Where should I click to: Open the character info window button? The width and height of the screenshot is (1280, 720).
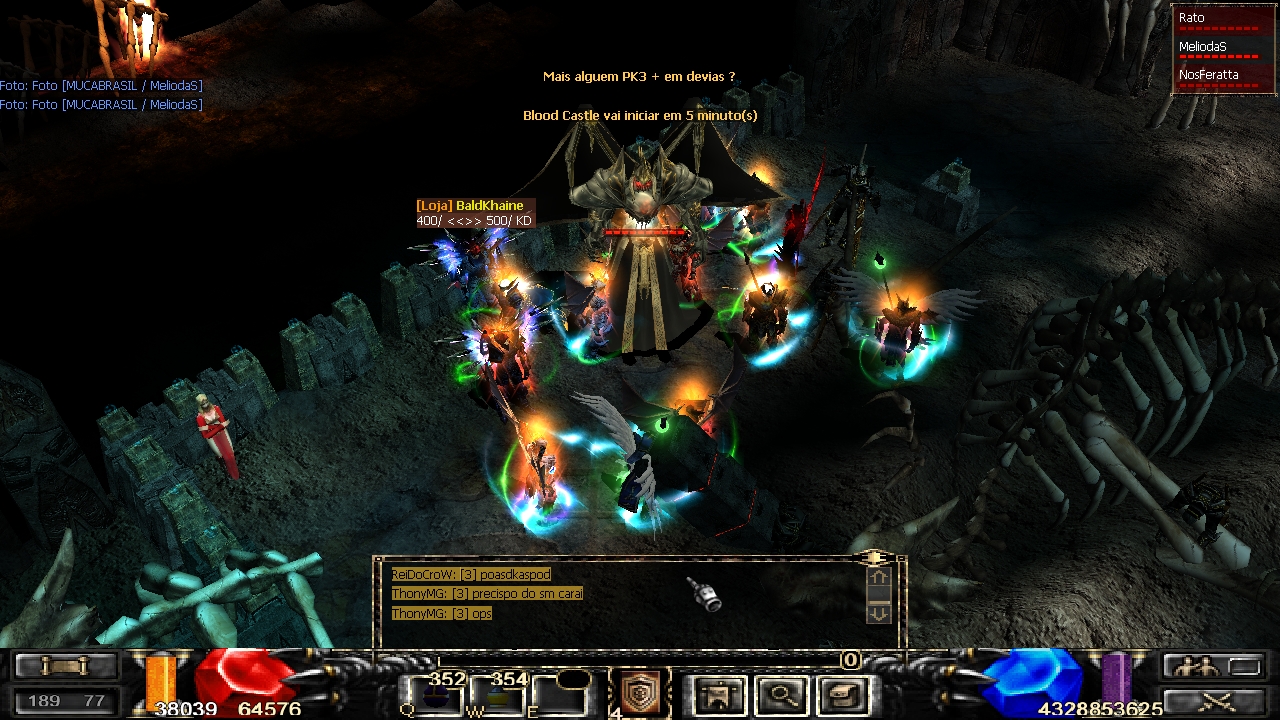coord(719,693)
